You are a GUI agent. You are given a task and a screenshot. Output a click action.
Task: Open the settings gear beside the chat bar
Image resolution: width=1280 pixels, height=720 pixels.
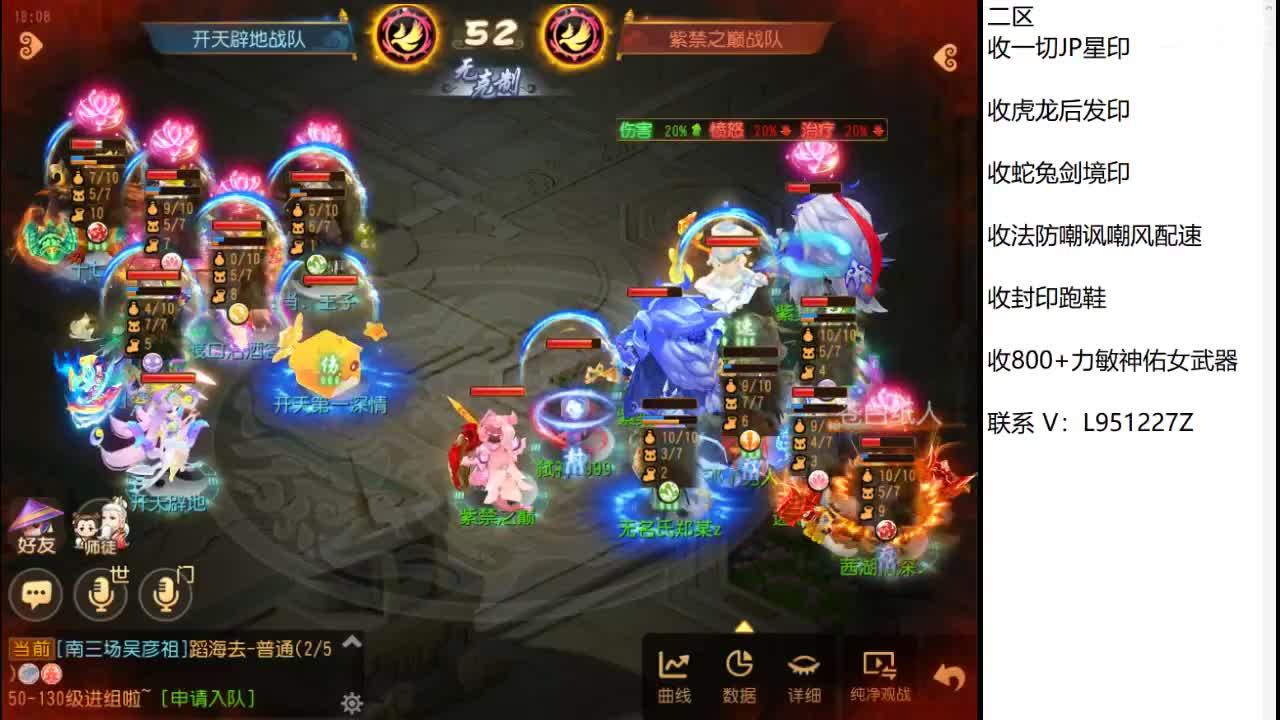point(350,704)
